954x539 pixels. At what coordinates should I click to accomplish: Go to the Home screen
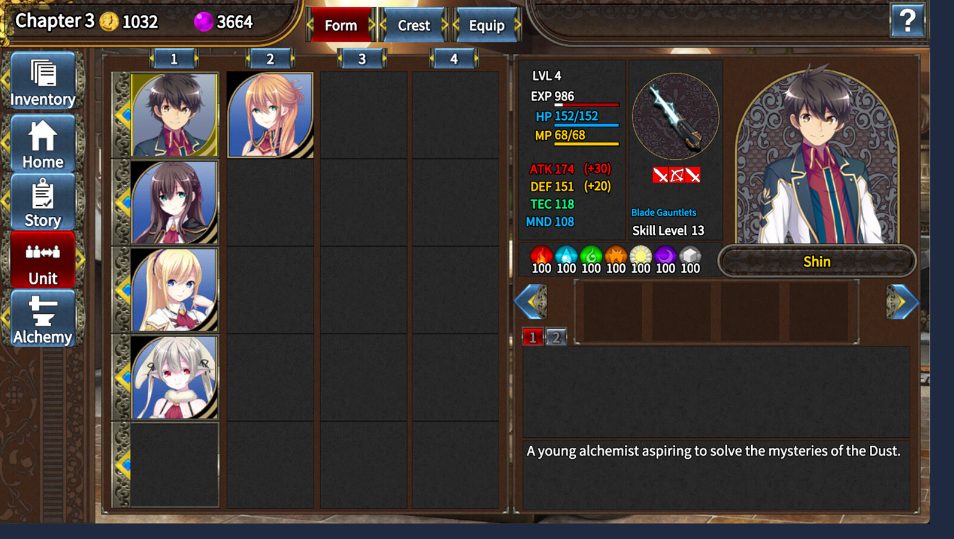[43, 143]
